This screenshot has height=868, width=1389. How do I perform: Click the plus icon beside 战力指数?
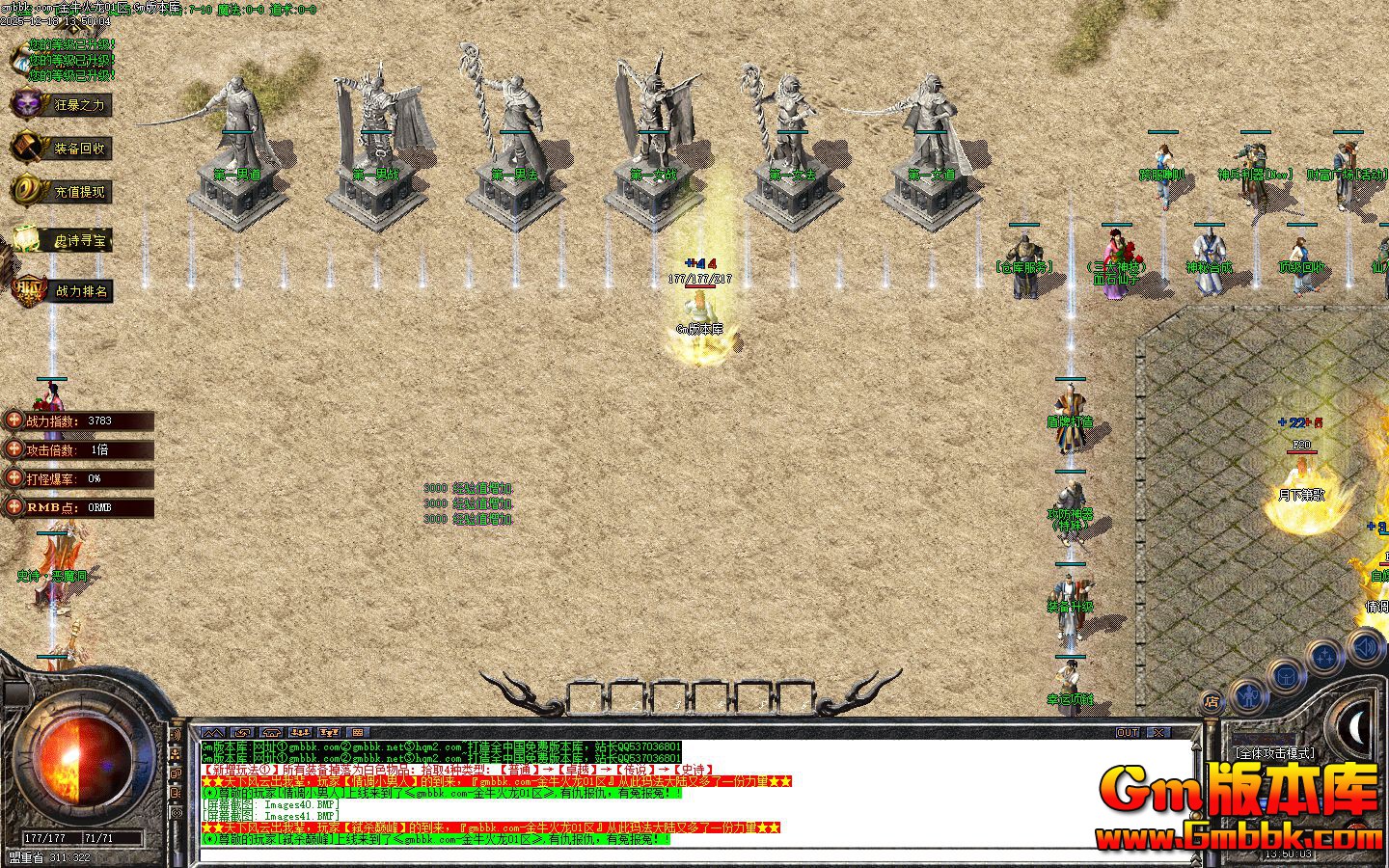pyautogui.click(x=14, y=420)
